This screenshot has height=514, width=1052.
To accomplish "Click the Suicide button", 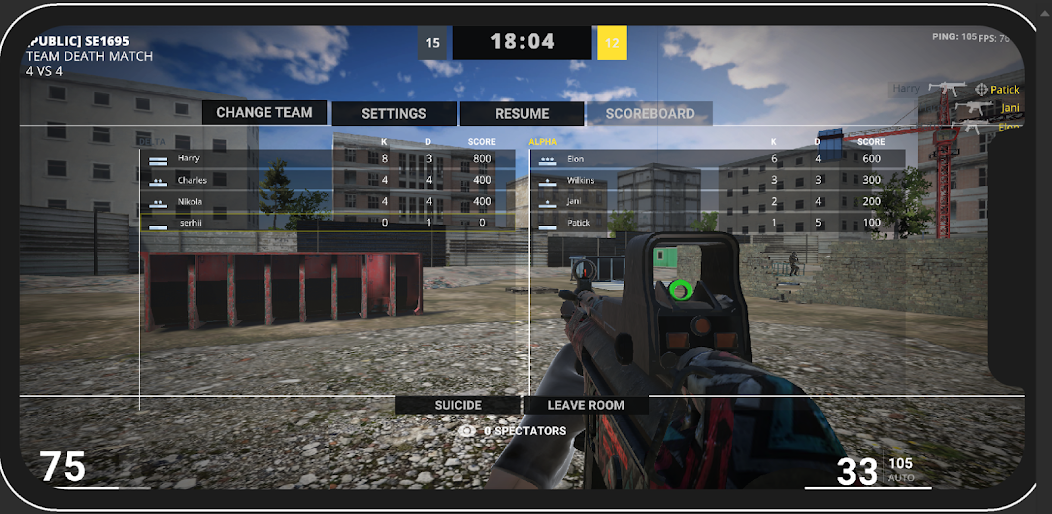I will point(458,405).
